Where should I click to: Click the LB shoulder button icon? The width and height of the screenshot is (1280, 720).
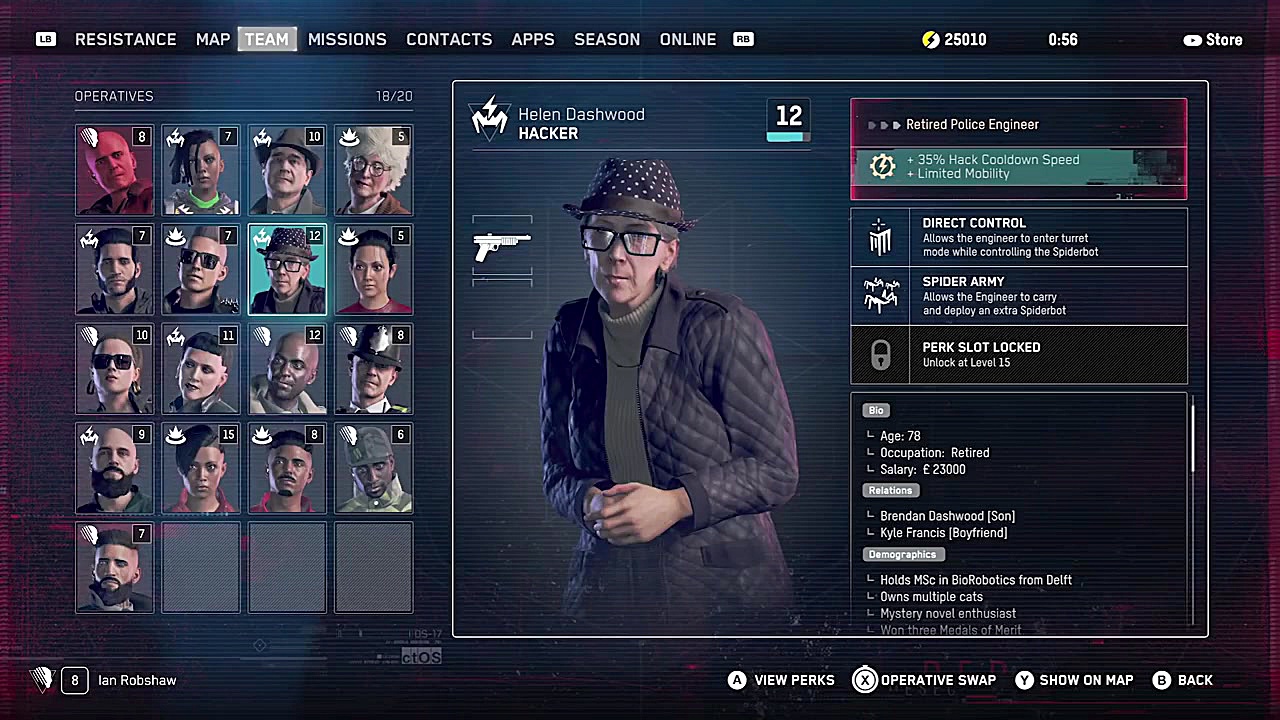[x=45, y=39]
